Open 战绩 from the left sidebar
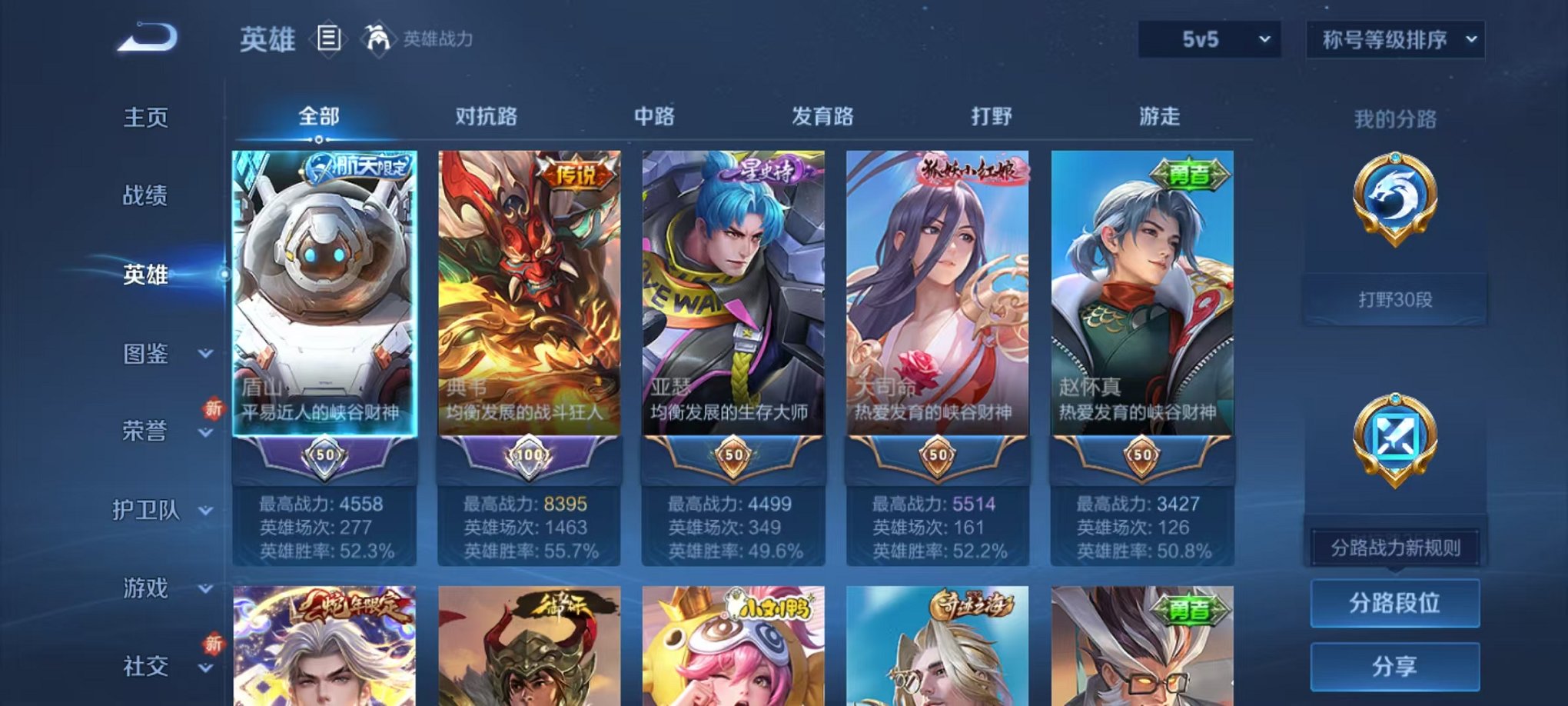The image size is (1568, 706). click(147, 197)
